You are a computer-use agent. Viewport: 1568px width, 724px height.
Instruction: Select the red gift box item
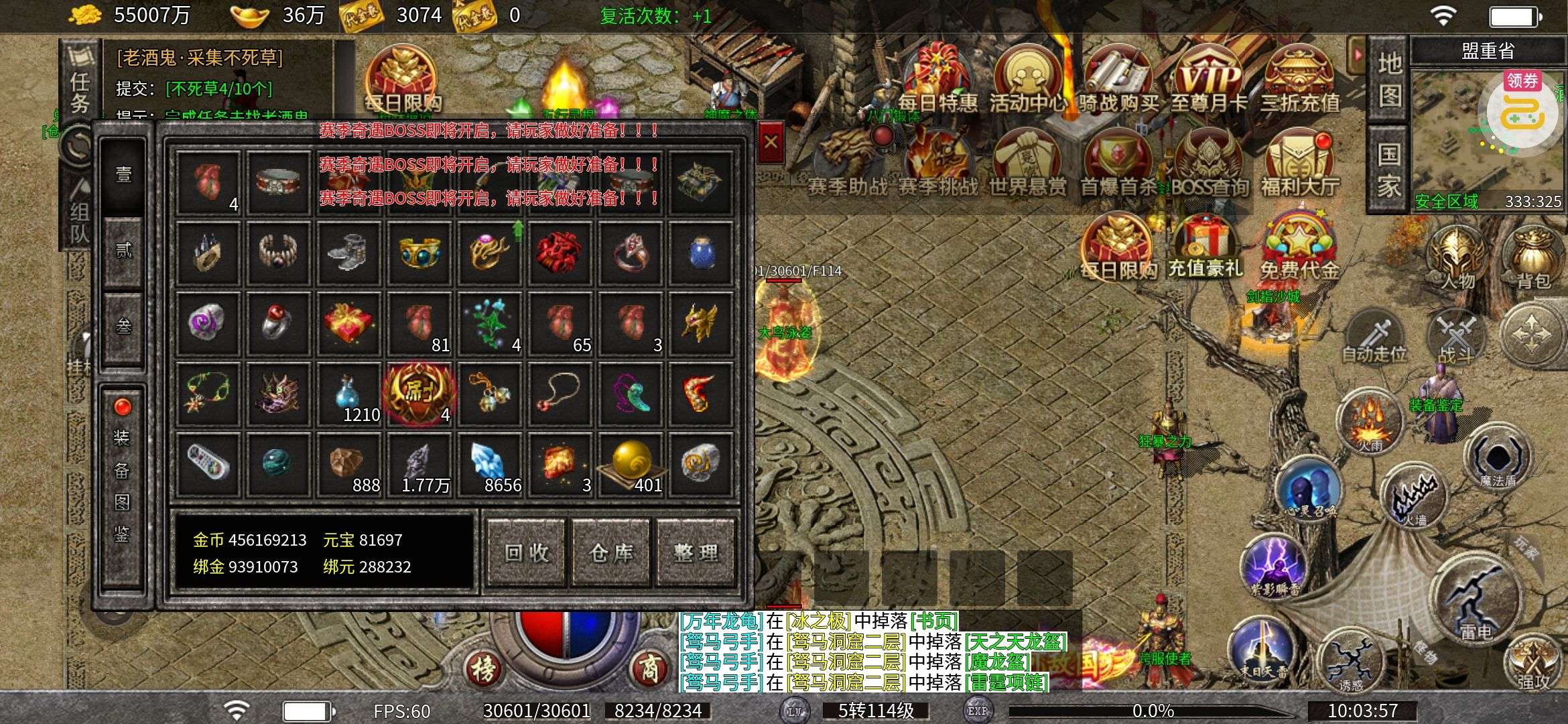pos(349,322)
